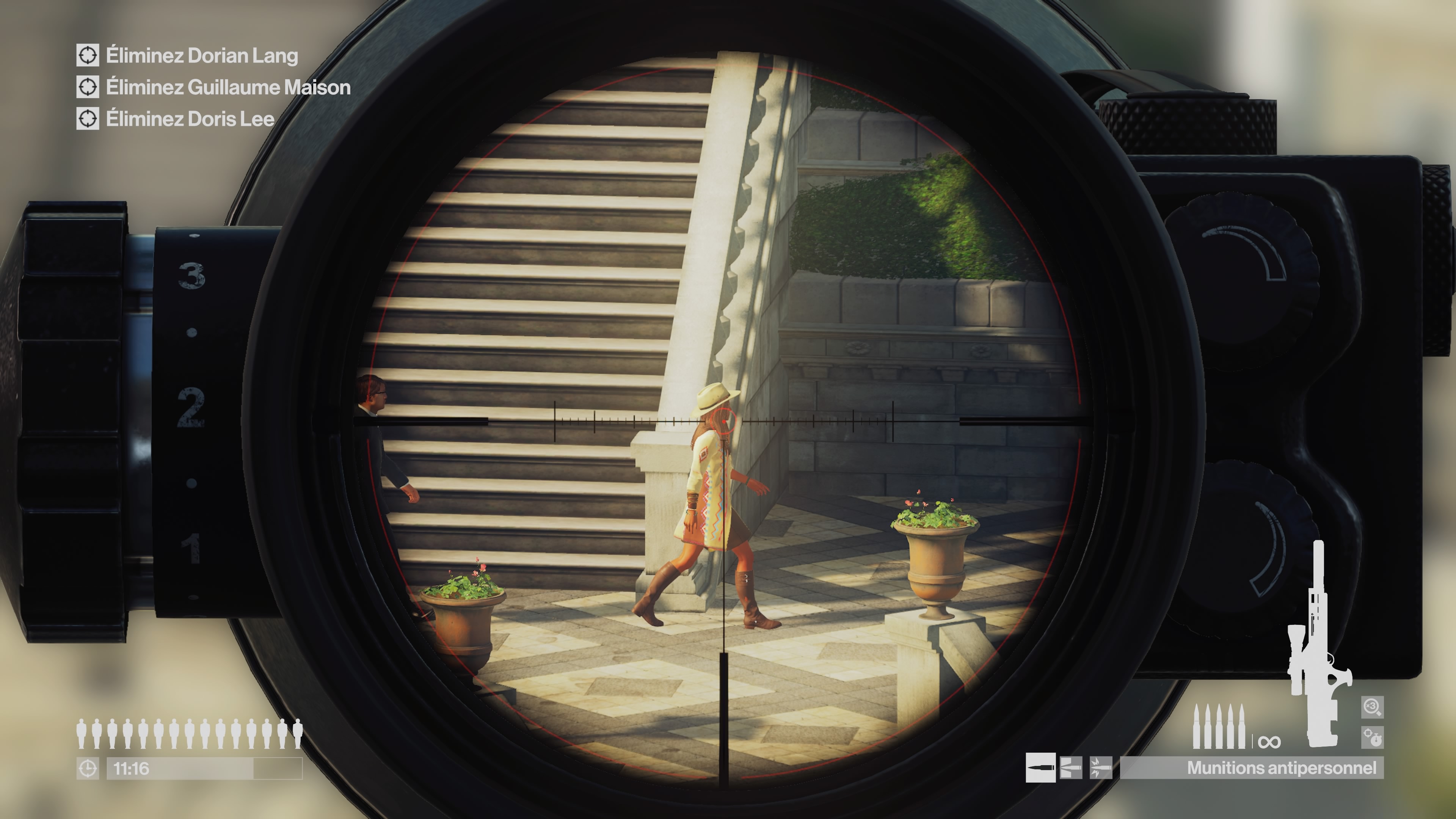Activate the crosshair stopwatch focus icon
Image resolution: width=1456 pixels, height=819 pixels.
click(1372, 737)
